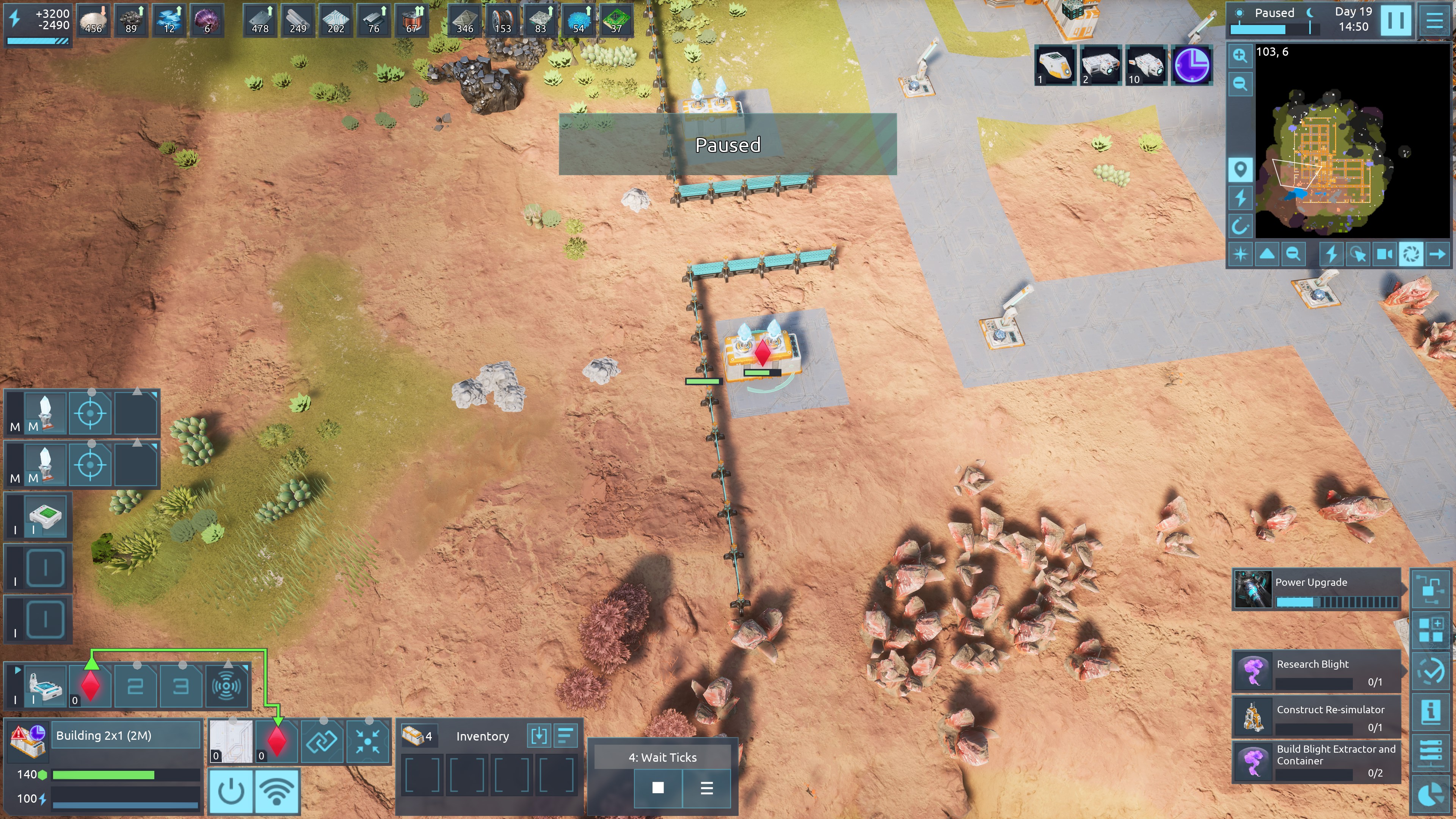Toggle the camera view button under the minimap

click(1384, 254)
